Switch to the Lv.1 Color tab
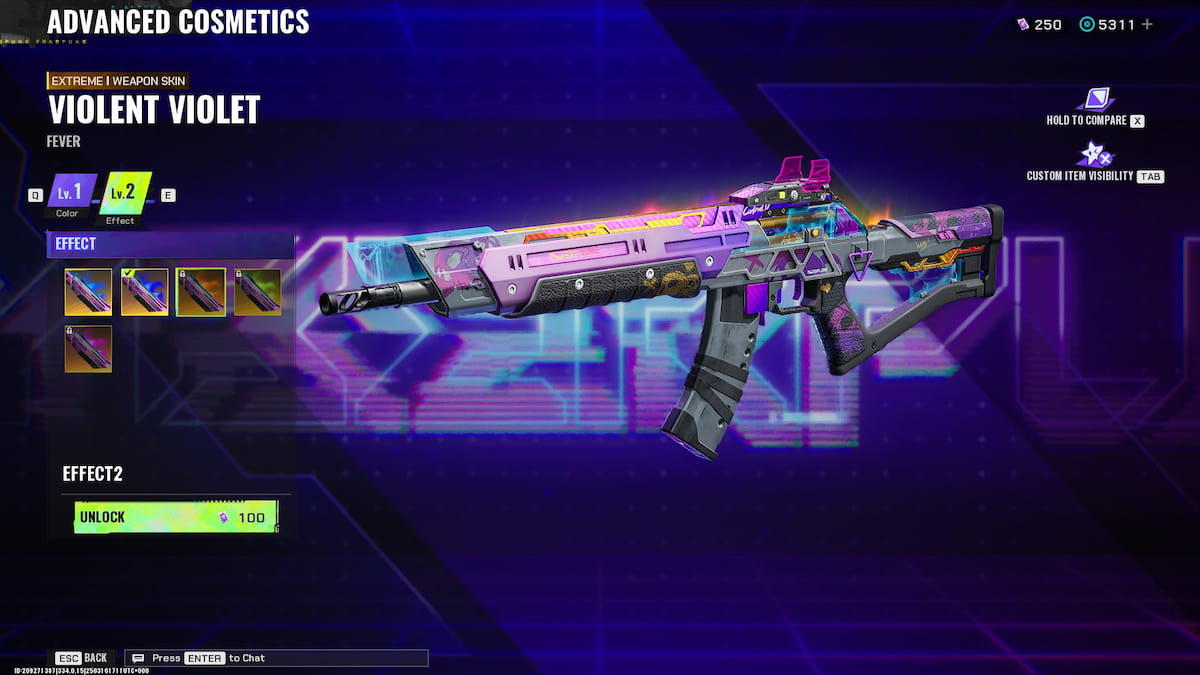The width and height of the screenshot is (1200, 675). pyautogui.click(x=72, y=193)
